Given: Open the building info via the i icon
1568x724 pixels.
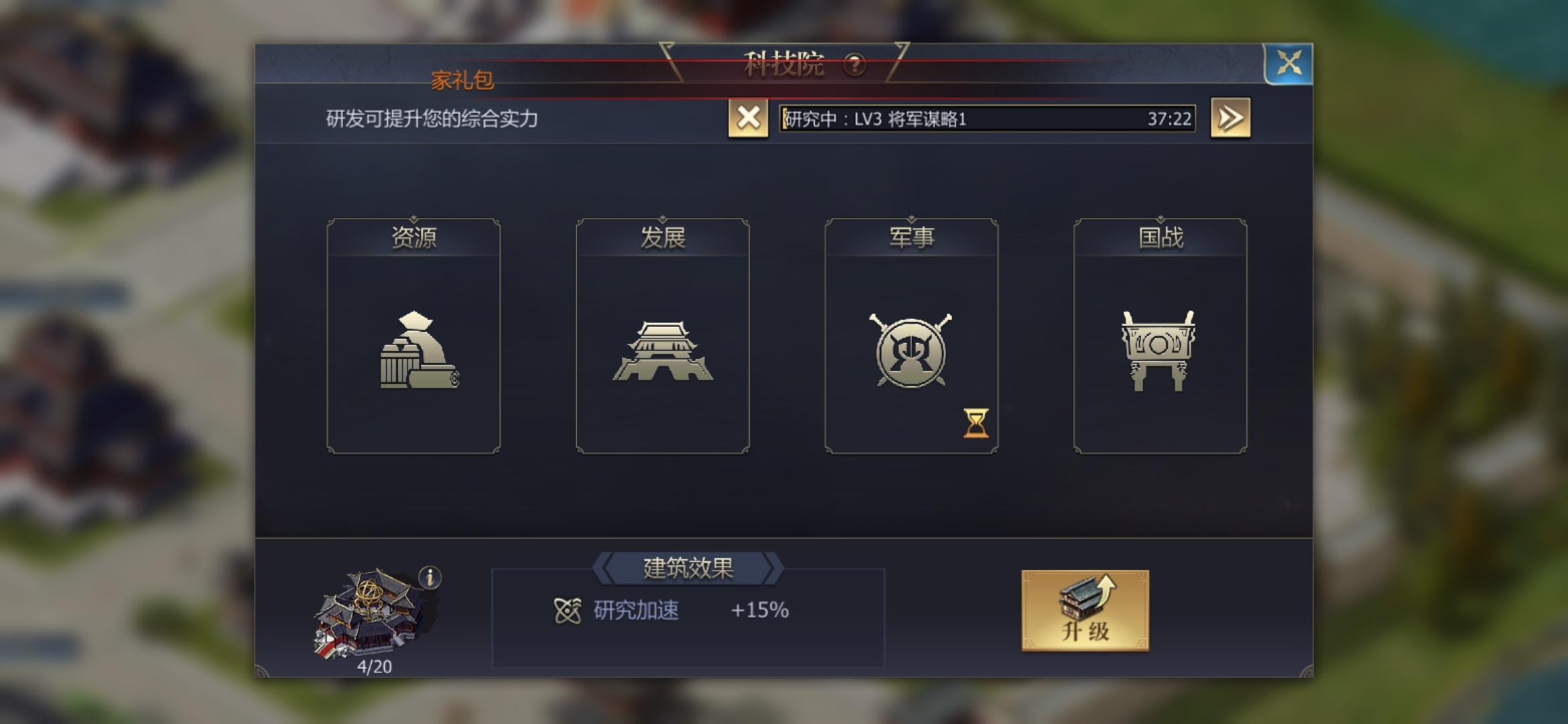Looking at the screenshot, I should [x=430, y=577].
